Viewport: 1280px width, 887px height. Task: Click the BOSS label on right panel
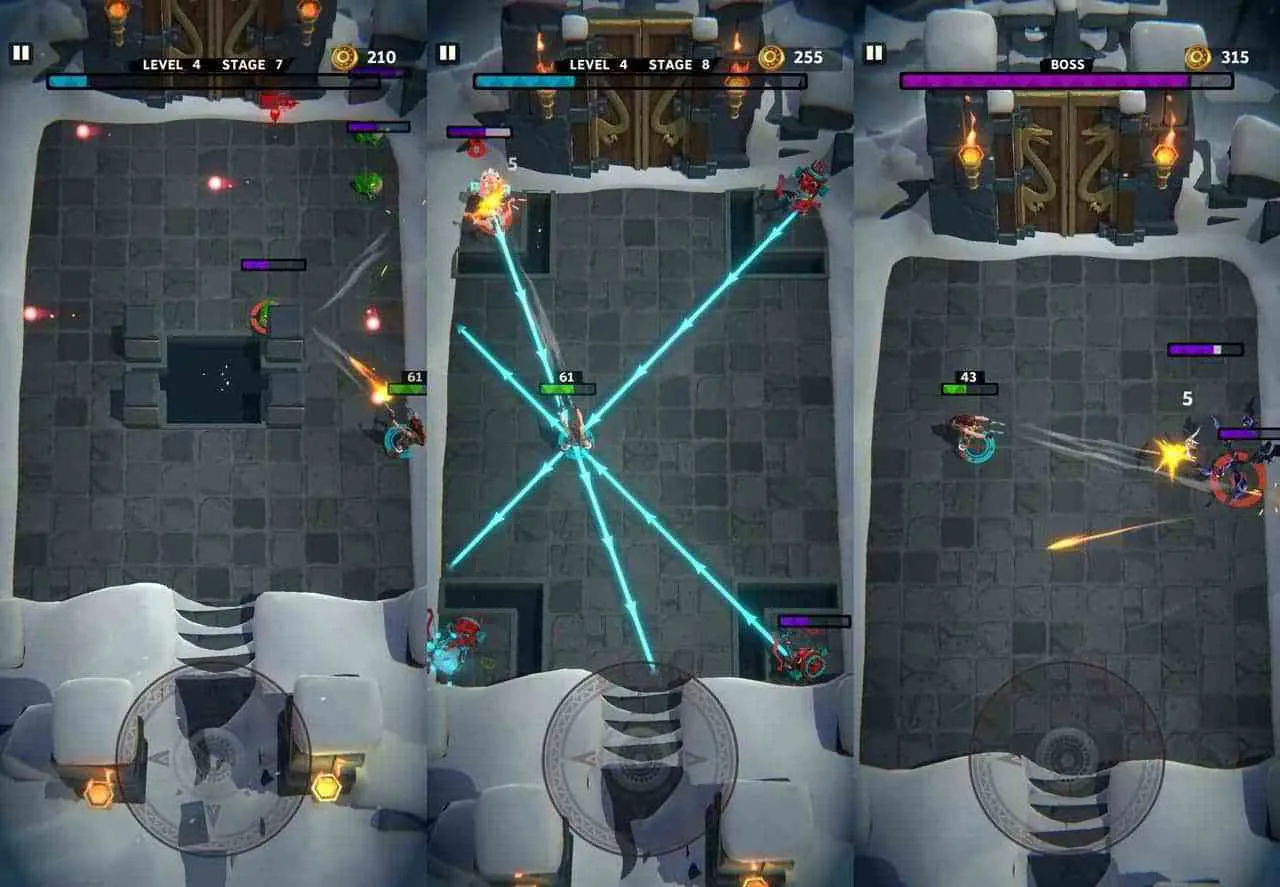coord(1067,62)
